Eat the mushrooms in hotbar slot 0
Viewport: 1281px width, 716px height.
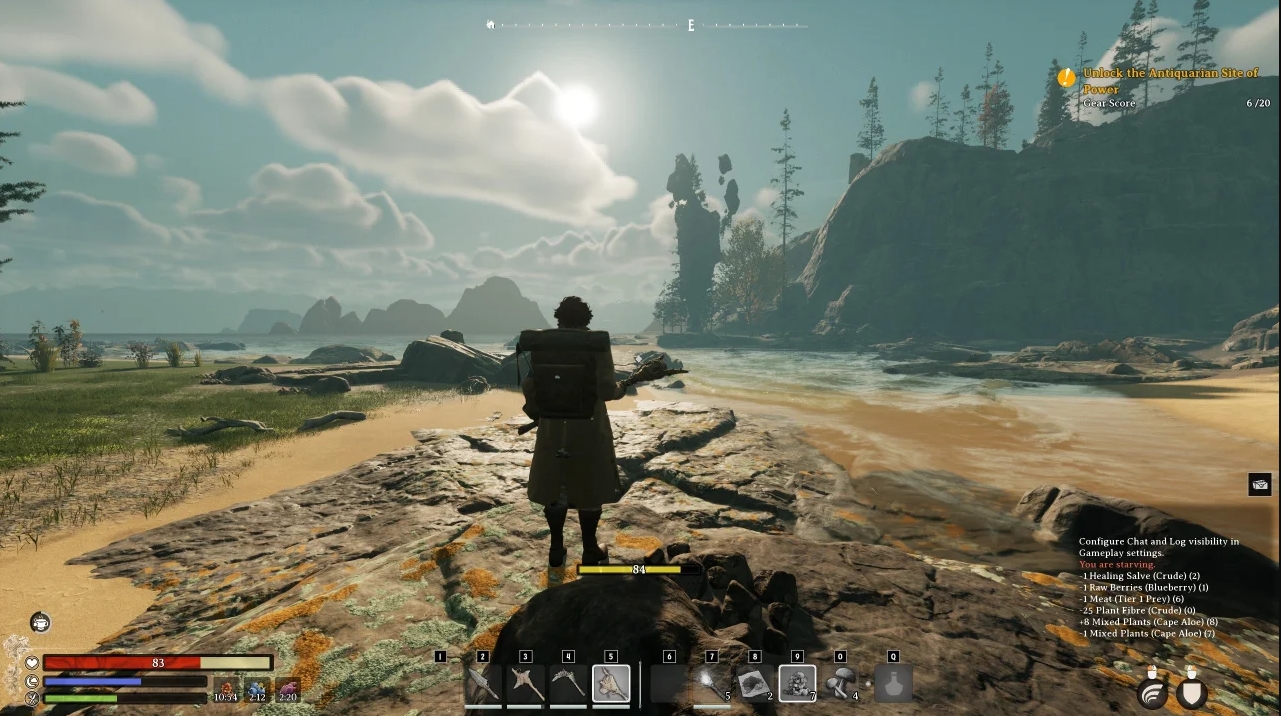(x=841, y=684)
